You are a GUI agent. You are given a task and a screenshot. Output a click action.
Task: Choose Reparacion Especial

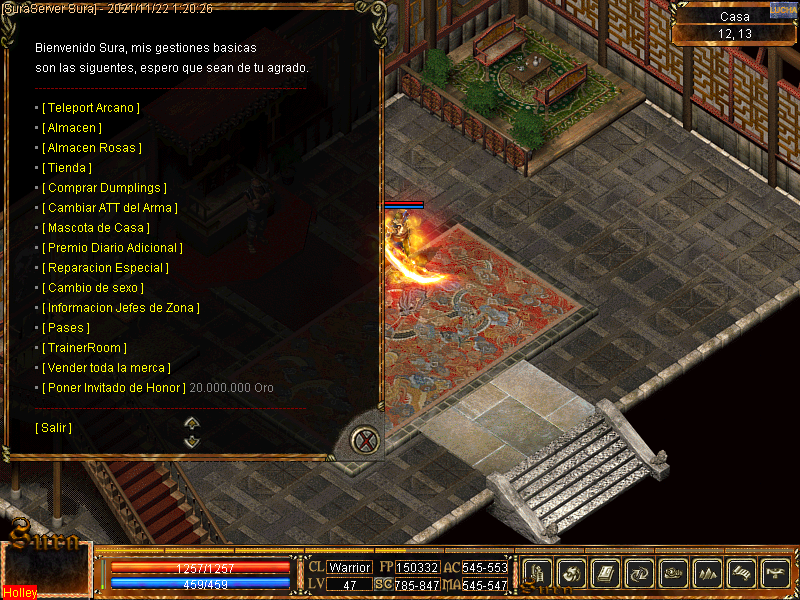tap(105, 268)
